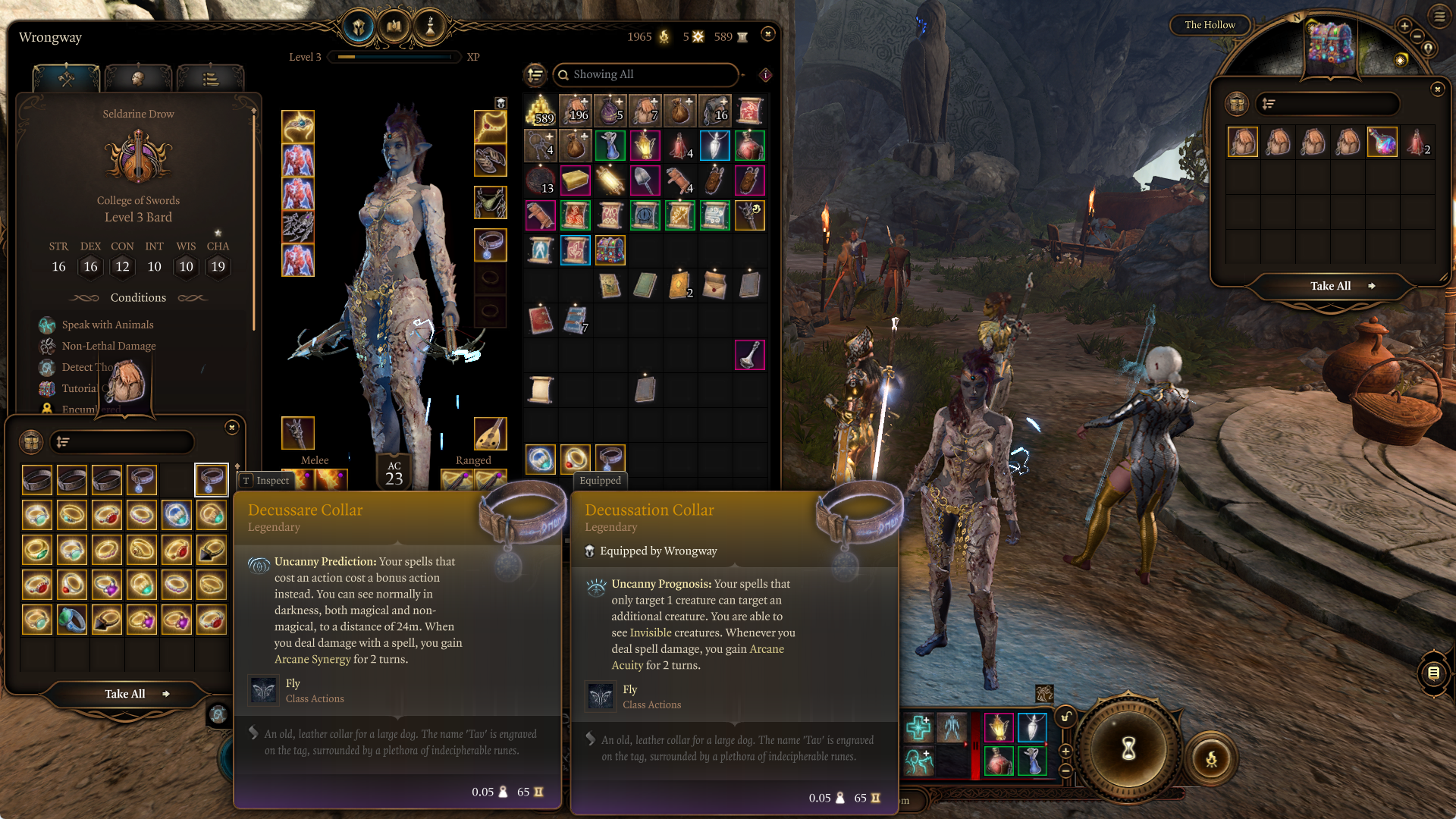Image resolution: width=1456 pixels, height=819 pixels.
Task: Open the inventory sort options button
Action: pyautogui.click(x=535, y=74)
